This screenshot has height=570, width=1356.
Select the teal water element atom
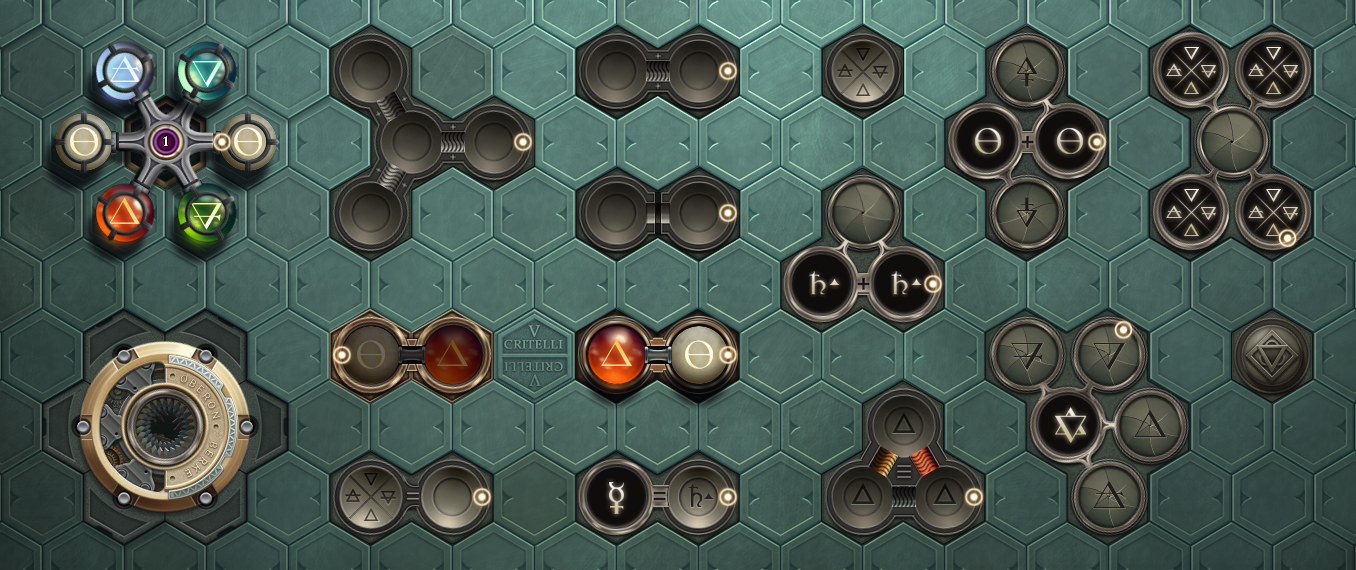(x=207, y=70)
